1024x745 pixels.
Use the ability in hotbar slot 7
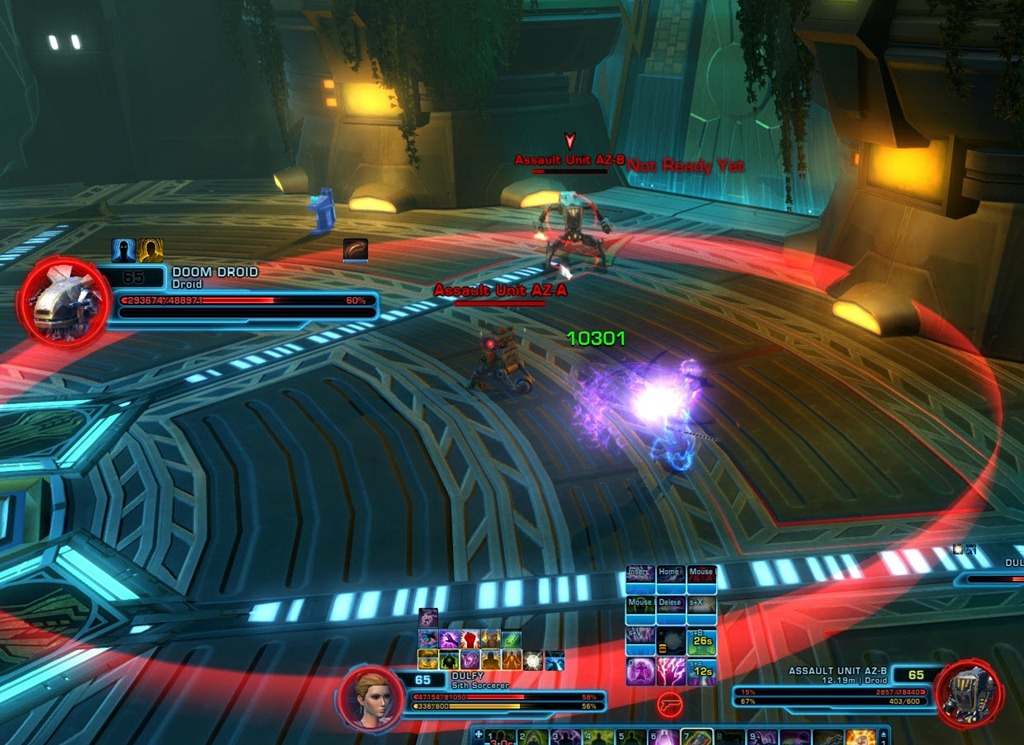pos(695,738)
